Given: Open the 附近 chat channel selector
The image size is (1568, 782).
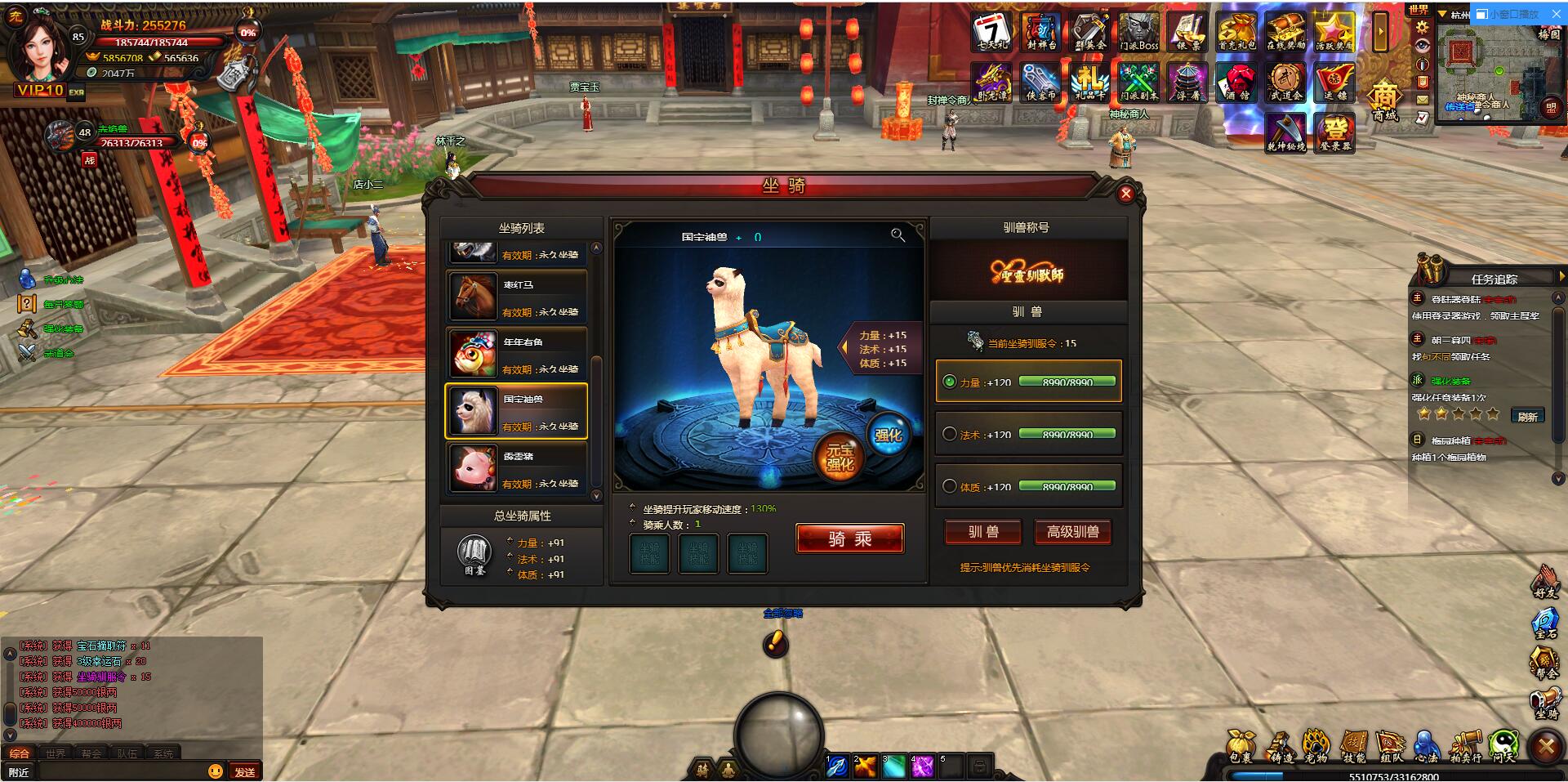Looking at the screenshot, I should pyautogui.click(x=20, y=769).
